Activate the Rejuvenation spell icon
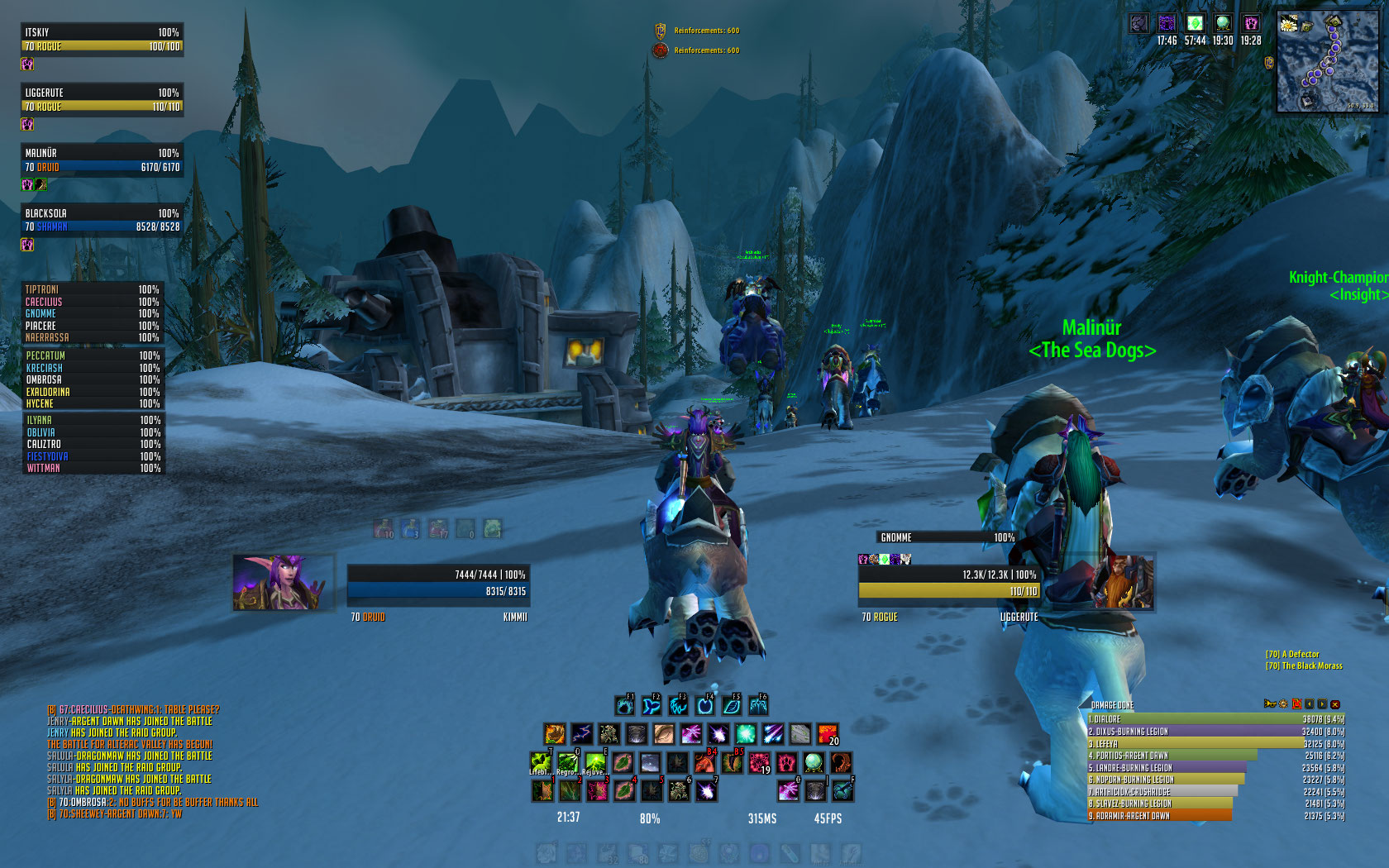Image resolution: width=1389 pixels, height=868 pixels. point(594,762)
